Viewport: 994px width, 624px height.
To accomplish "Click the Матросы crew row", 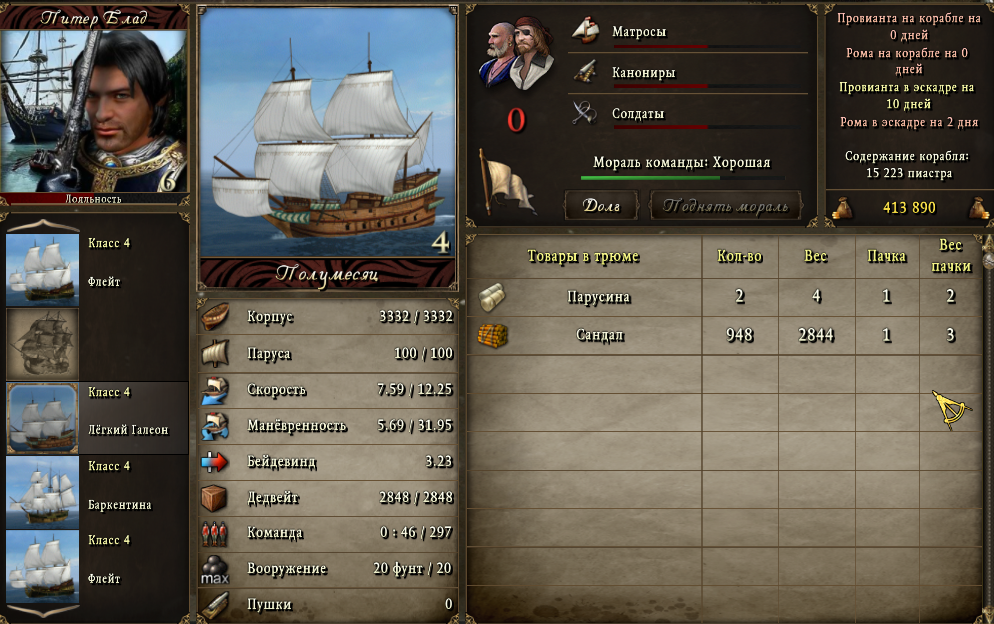I will pos(688,33).
